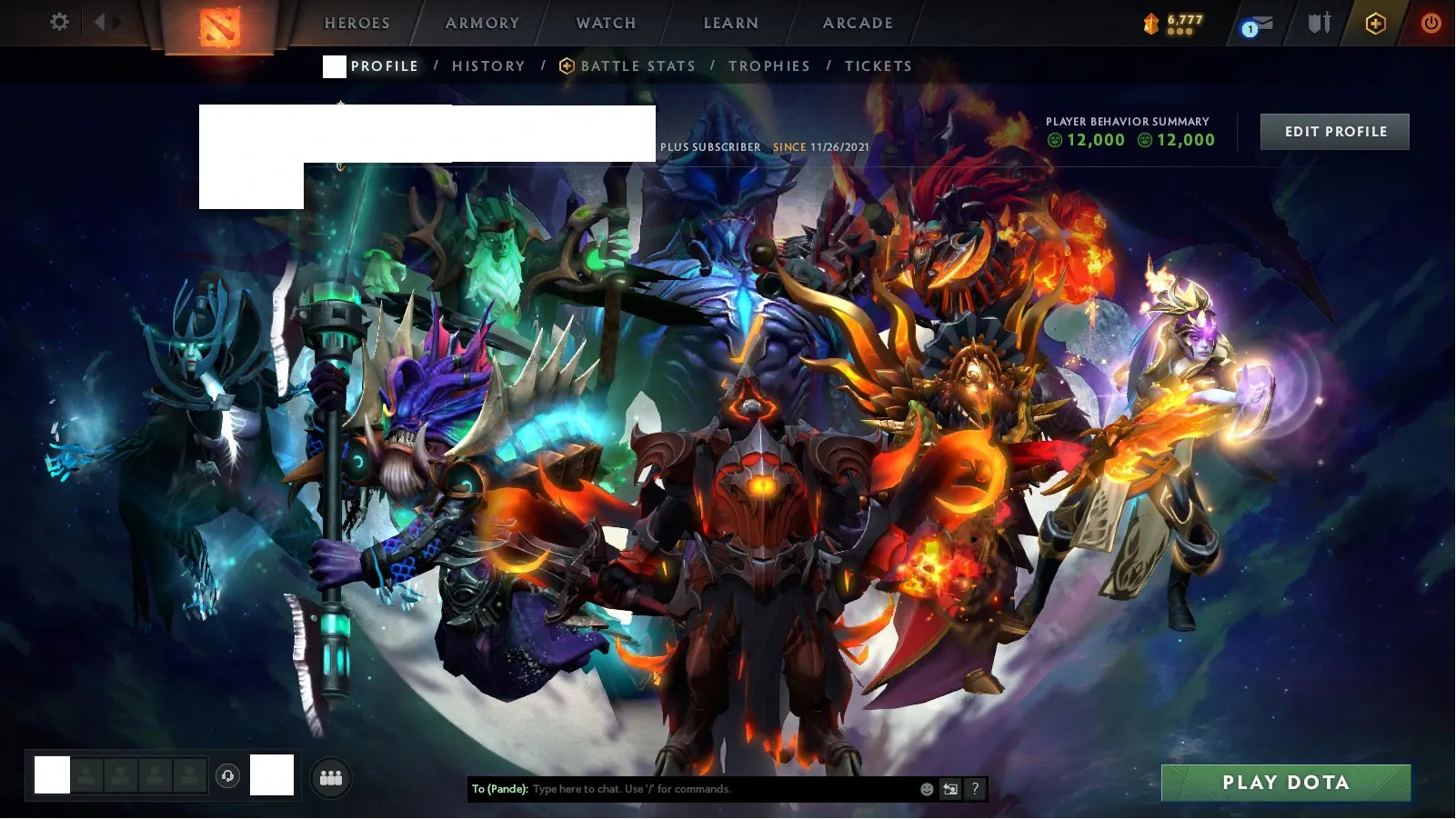Show the Trophies tab
Image resolution: width=1456 pixels, height=819 pixels.
[x=768, y=66]
